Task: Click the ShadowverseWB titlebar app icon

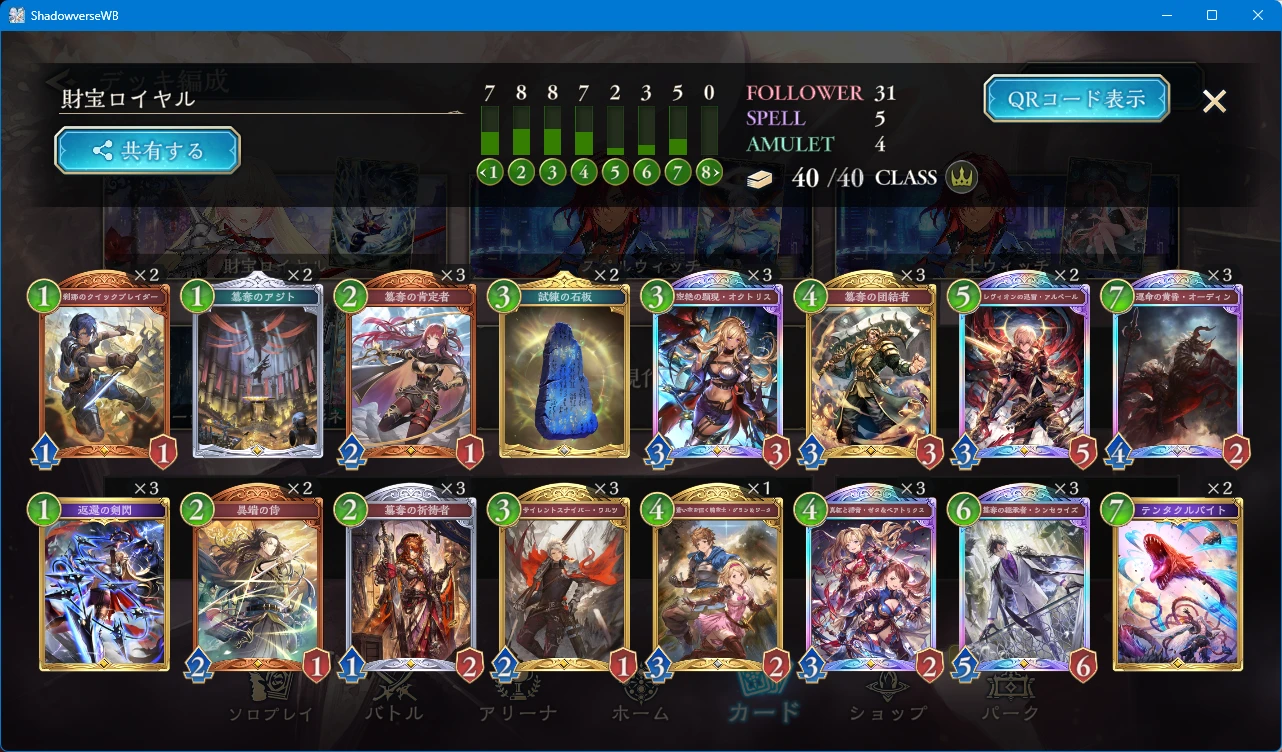Action: (19, 15)
